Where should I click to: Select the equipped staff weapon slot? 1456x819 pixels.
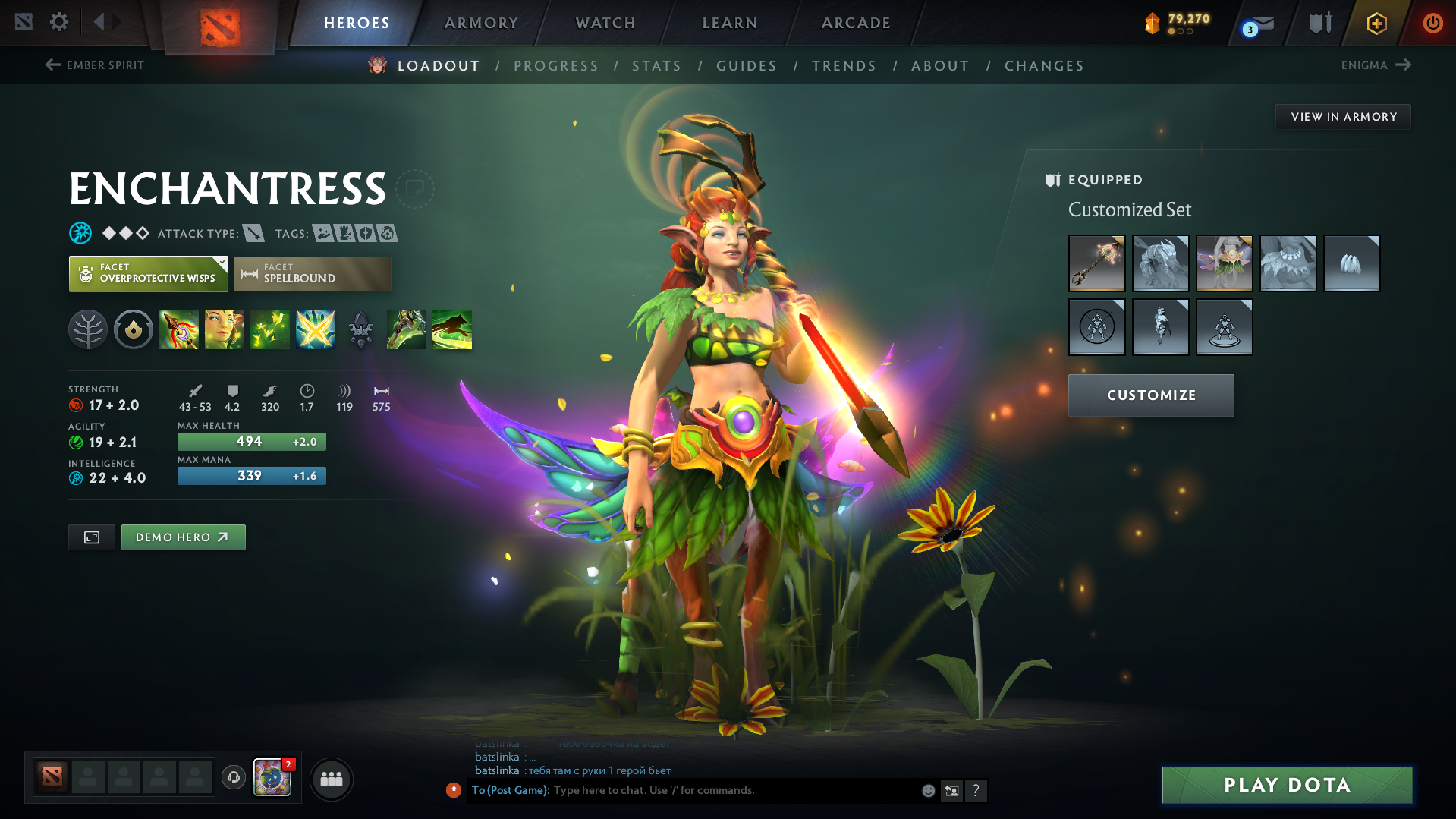click(1096, 263)
